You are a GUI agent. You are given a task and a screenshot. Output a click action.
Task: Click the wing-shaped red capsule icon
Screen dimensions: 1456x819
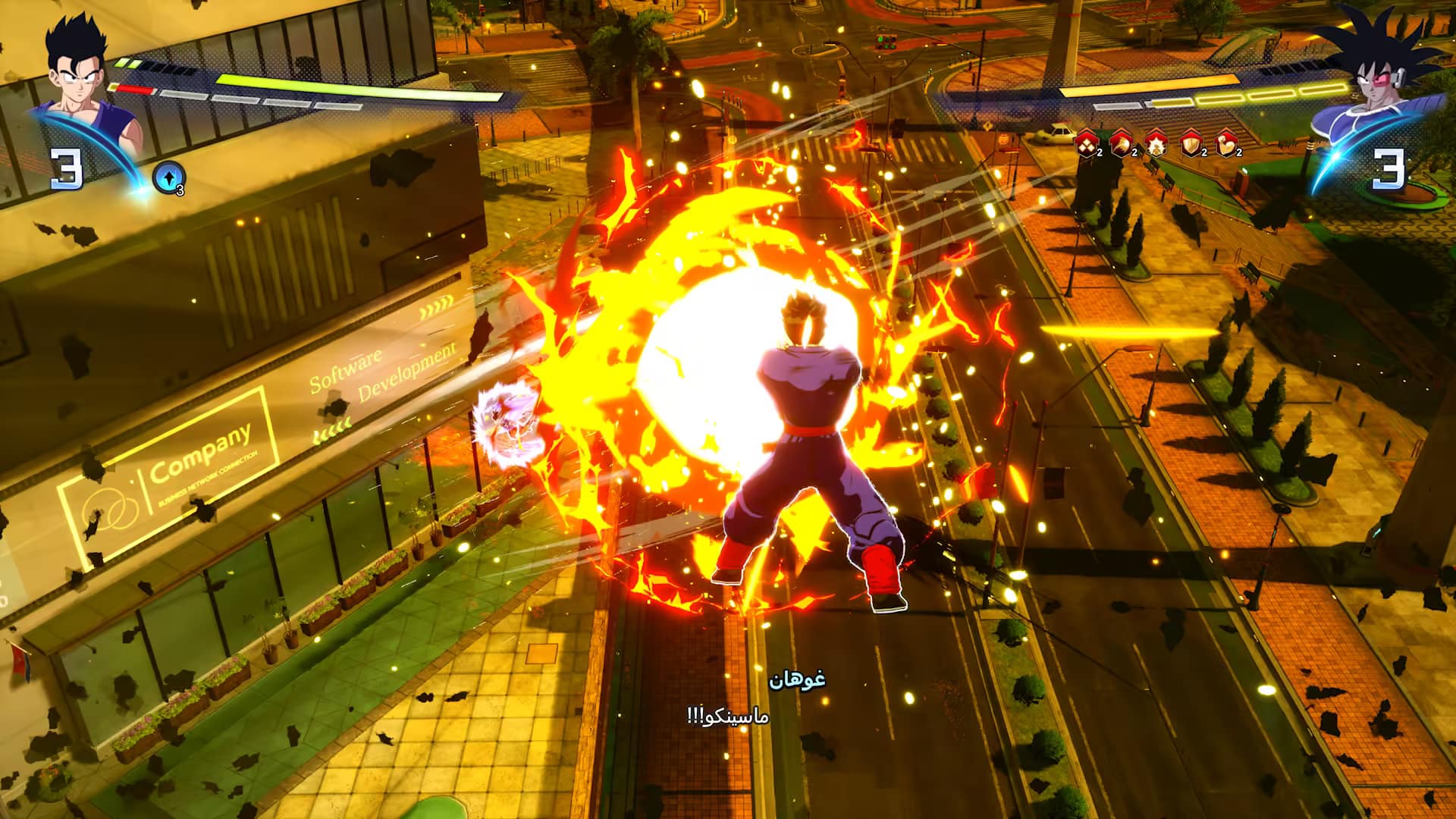(x=1121, y=144)
